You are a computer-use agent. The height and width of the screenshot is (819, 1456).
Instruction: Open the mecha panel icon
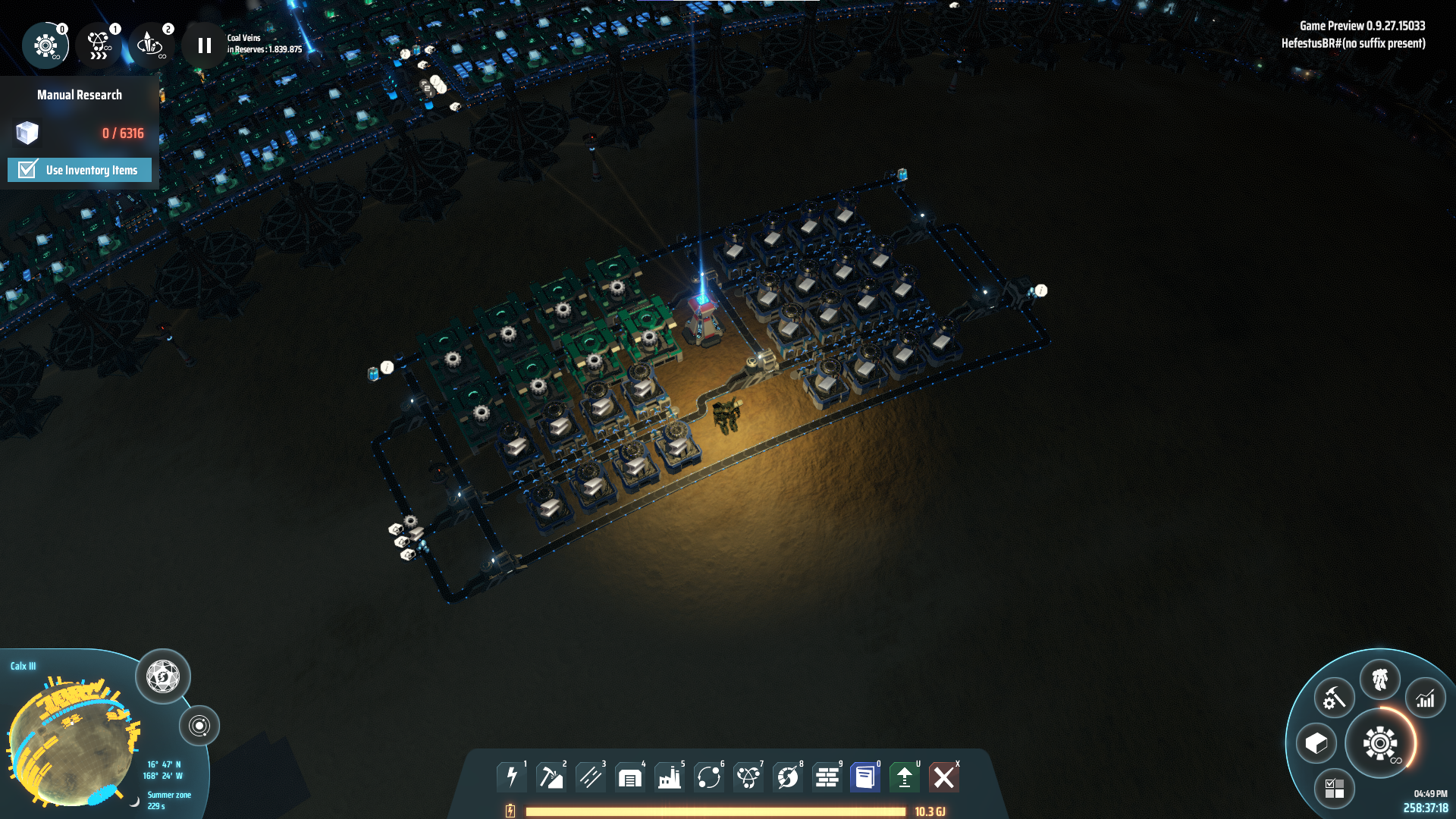click(1379, 679)
